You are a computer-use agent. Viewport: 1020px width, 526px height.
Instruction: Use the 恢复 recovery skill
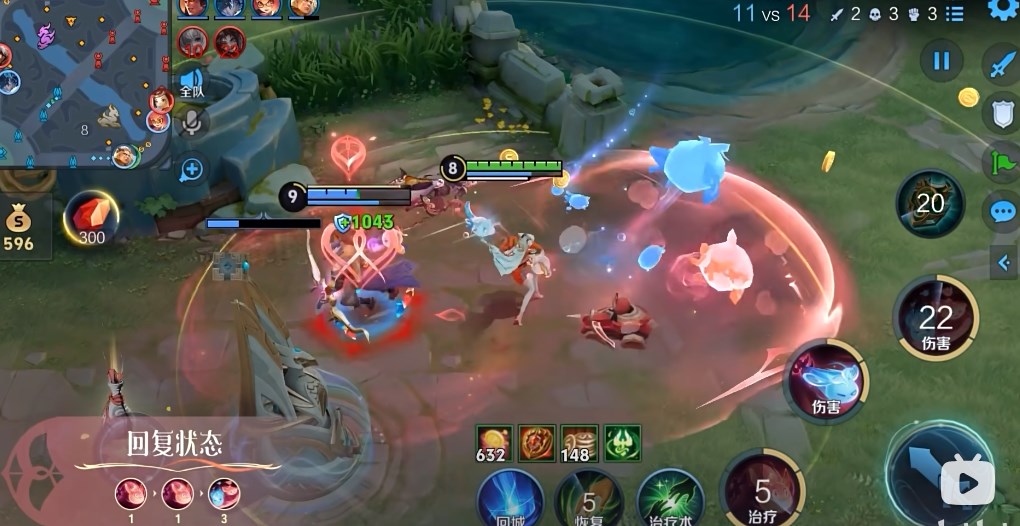point(589,498)
